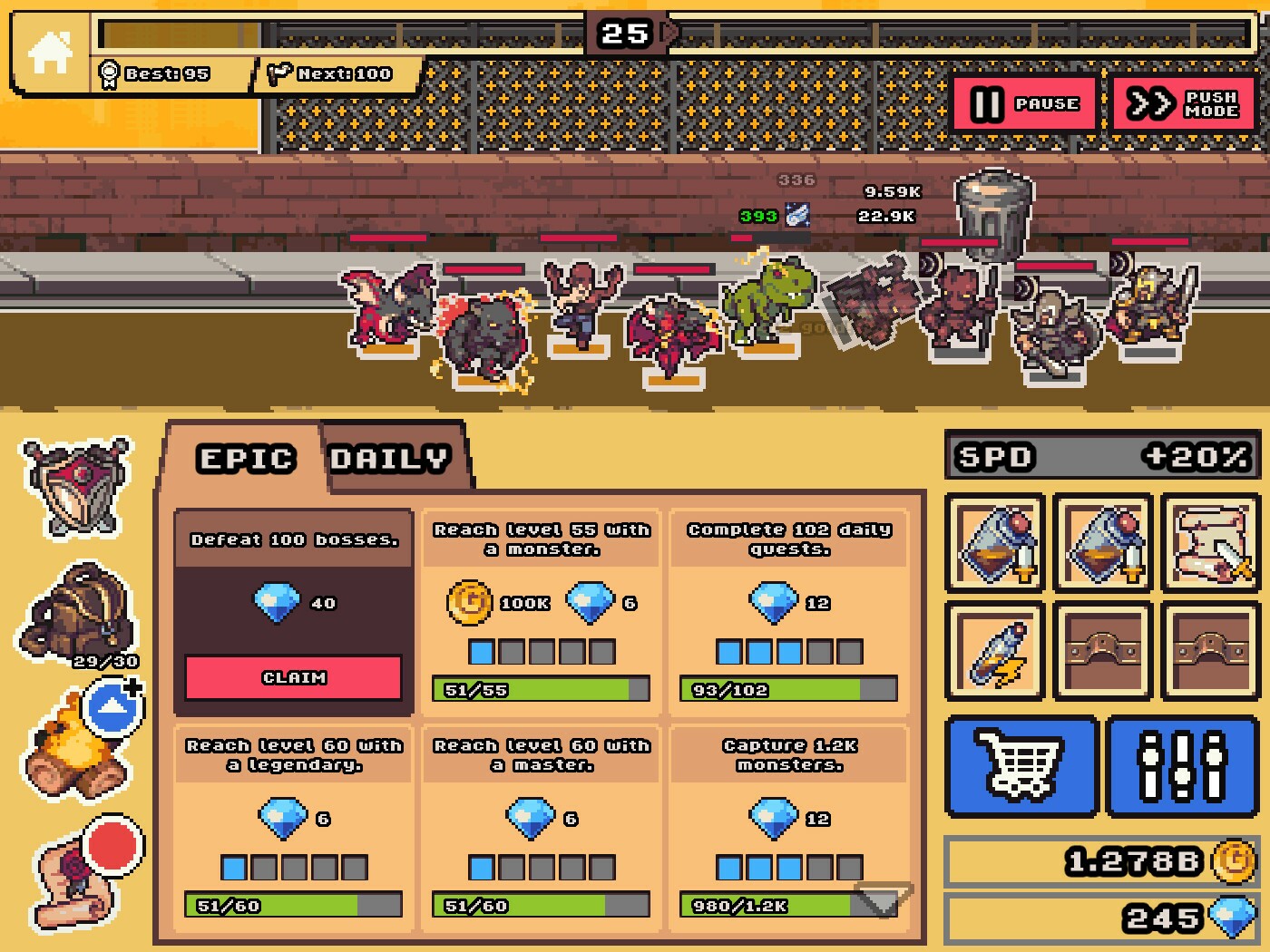Open the settings sliders panel
This screenshot has width=1270, height=952.
(1180, 766)
